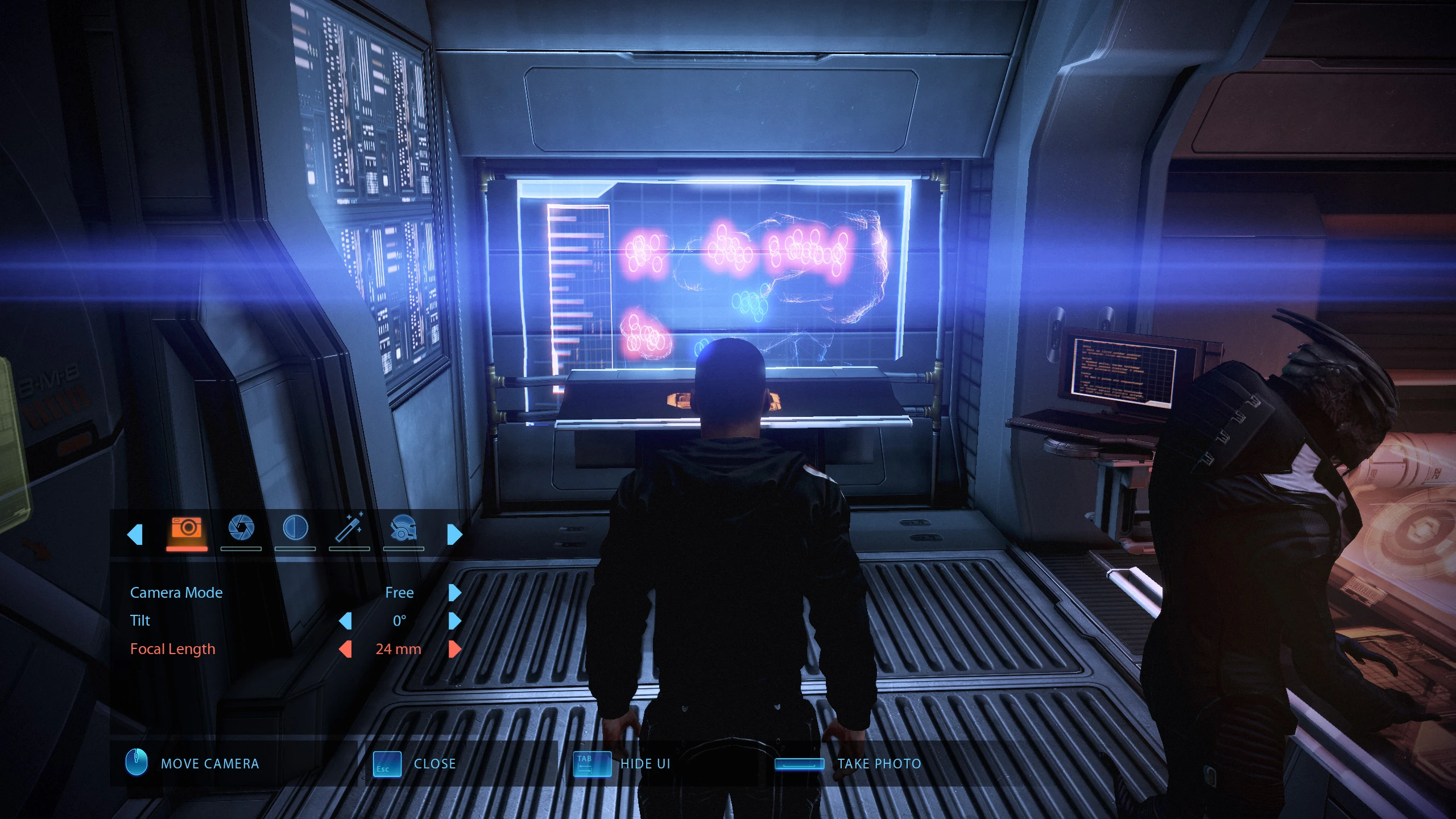Screen dimensions: 1456x819
Task: Switch to the camera settings tab
Action: tap(187, 530)
